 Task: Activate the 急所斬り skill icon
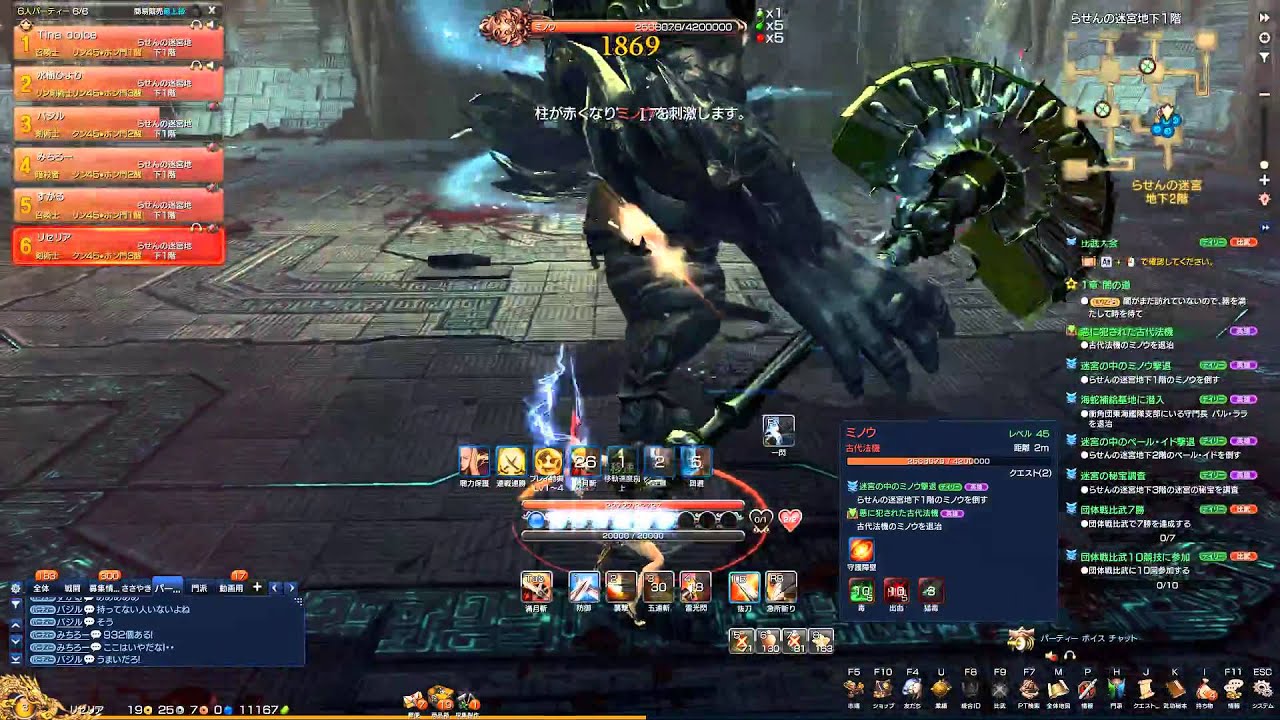pos(781,588)
